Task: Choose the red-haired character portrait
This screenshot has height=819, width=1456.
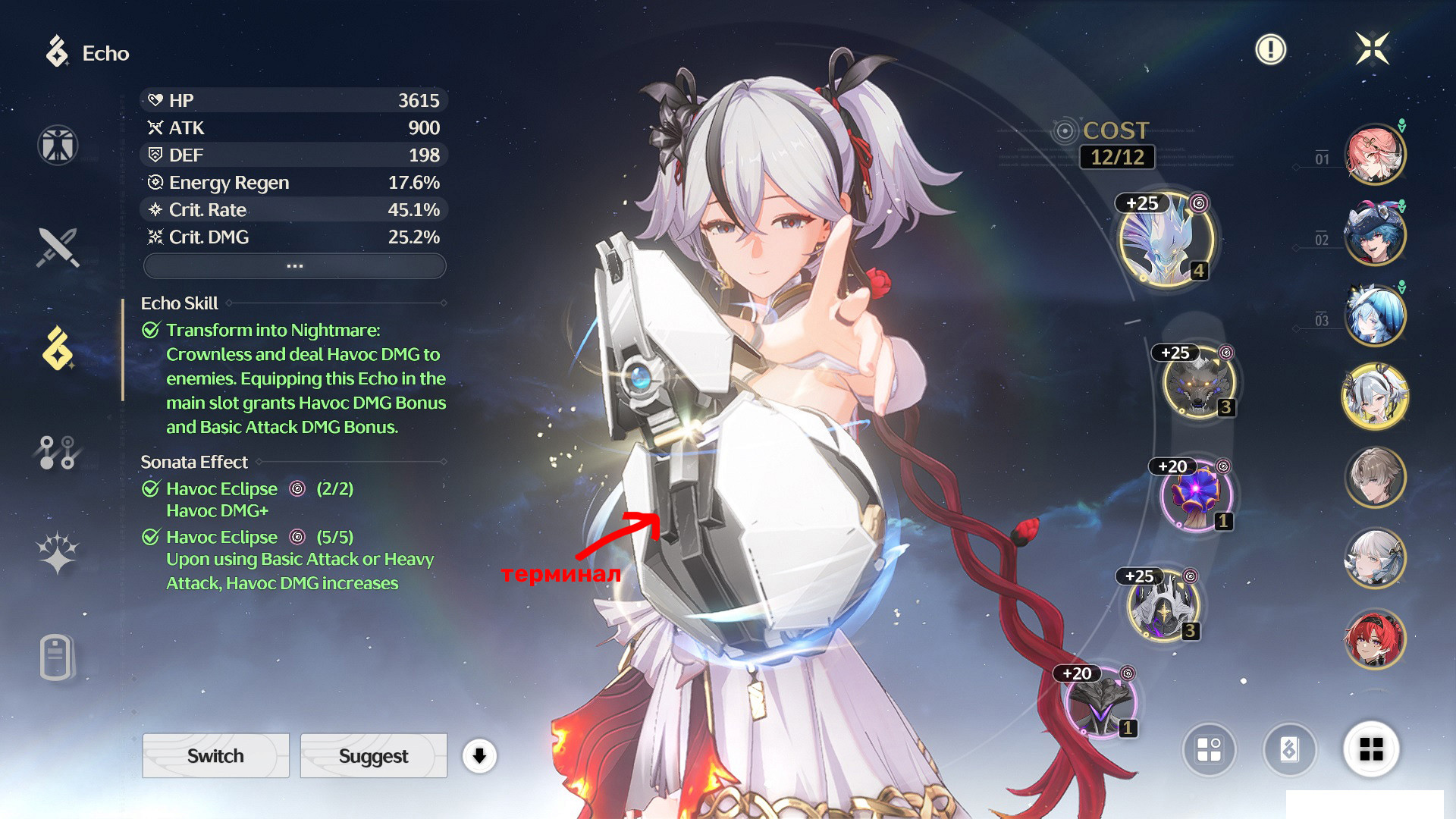Action: point(1374,639)
